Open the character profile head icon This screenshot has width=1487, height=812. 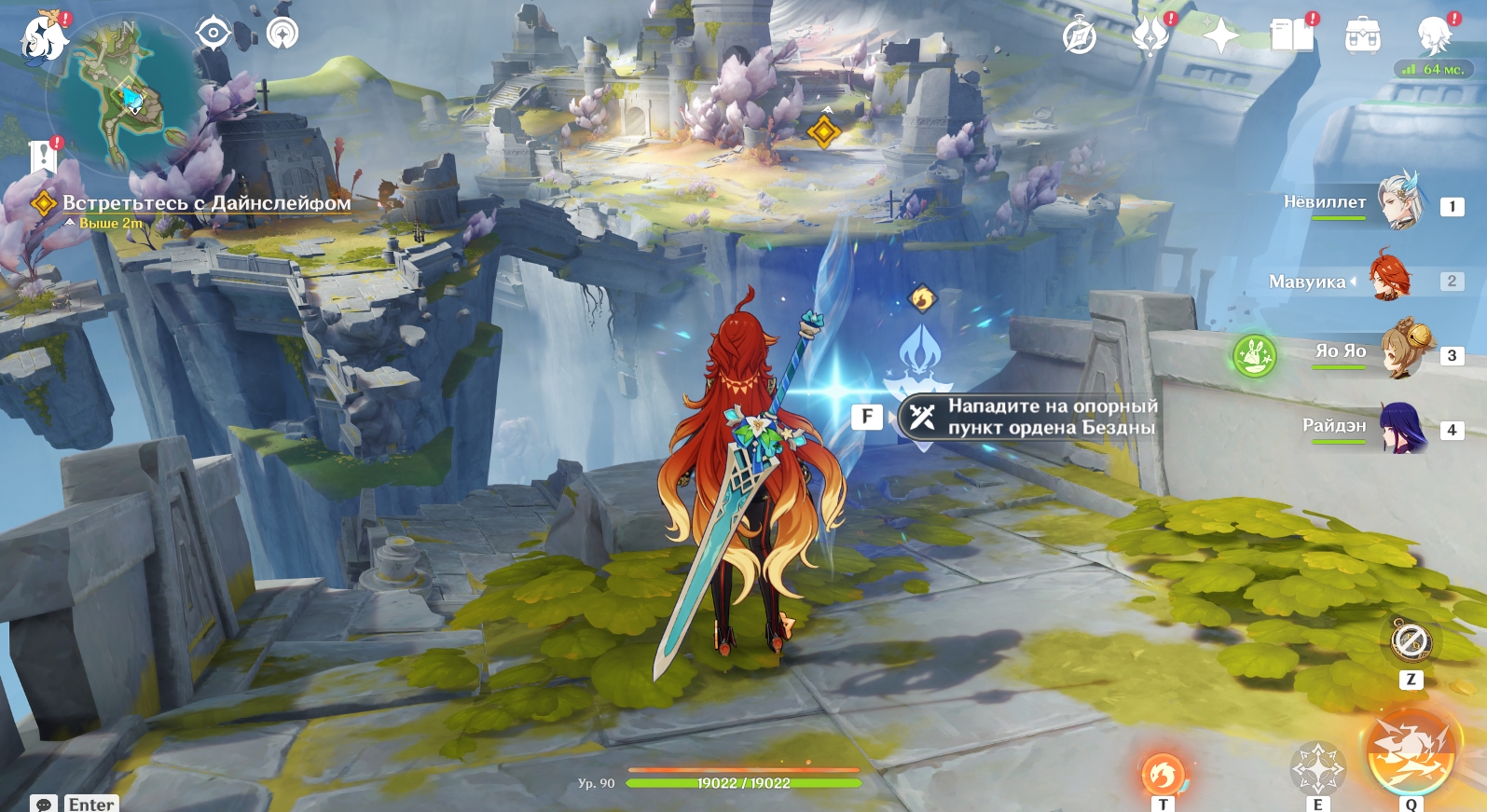(1433, 37)
